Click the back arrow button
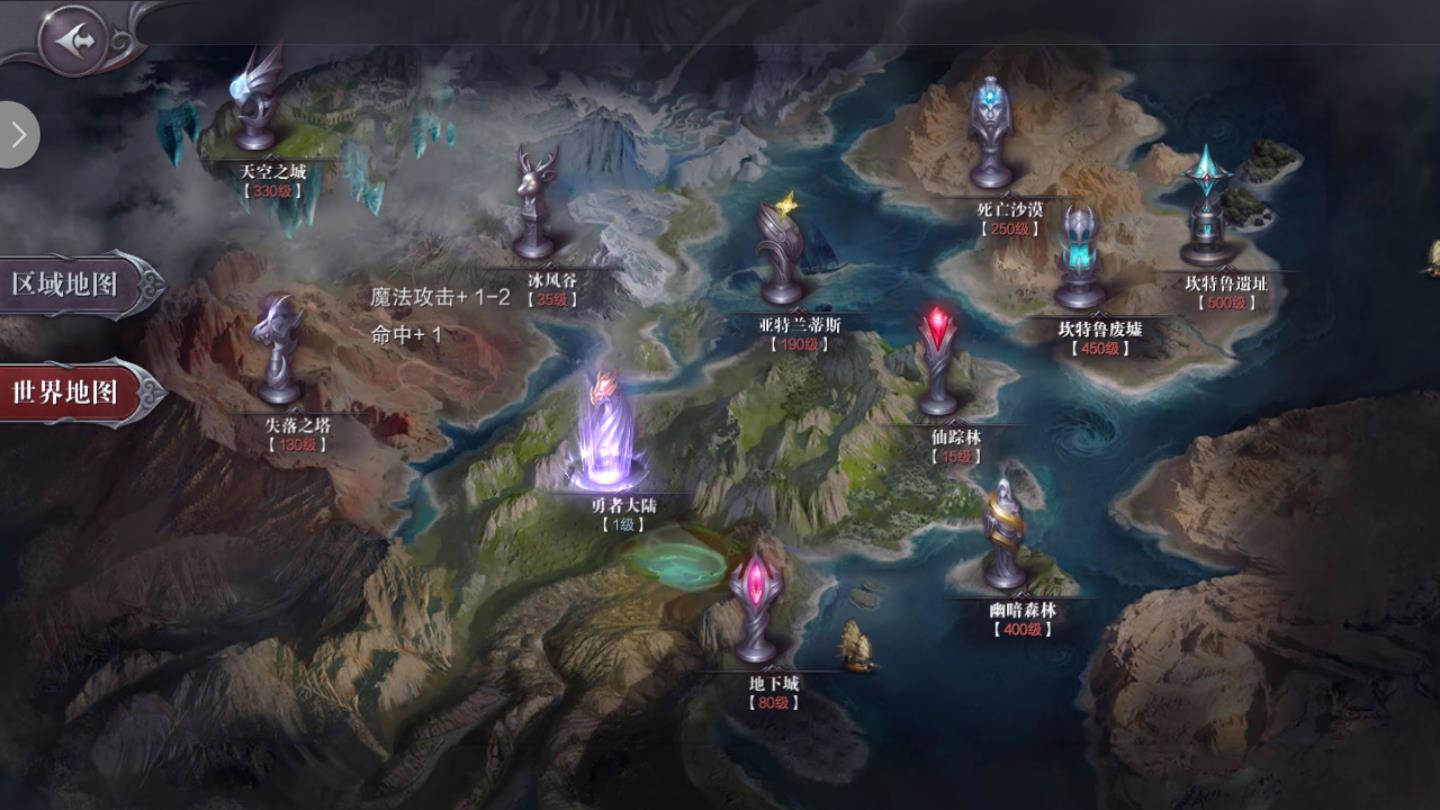Image resolution: width=1440 pixels, height=810 pixels. (70, 40)
